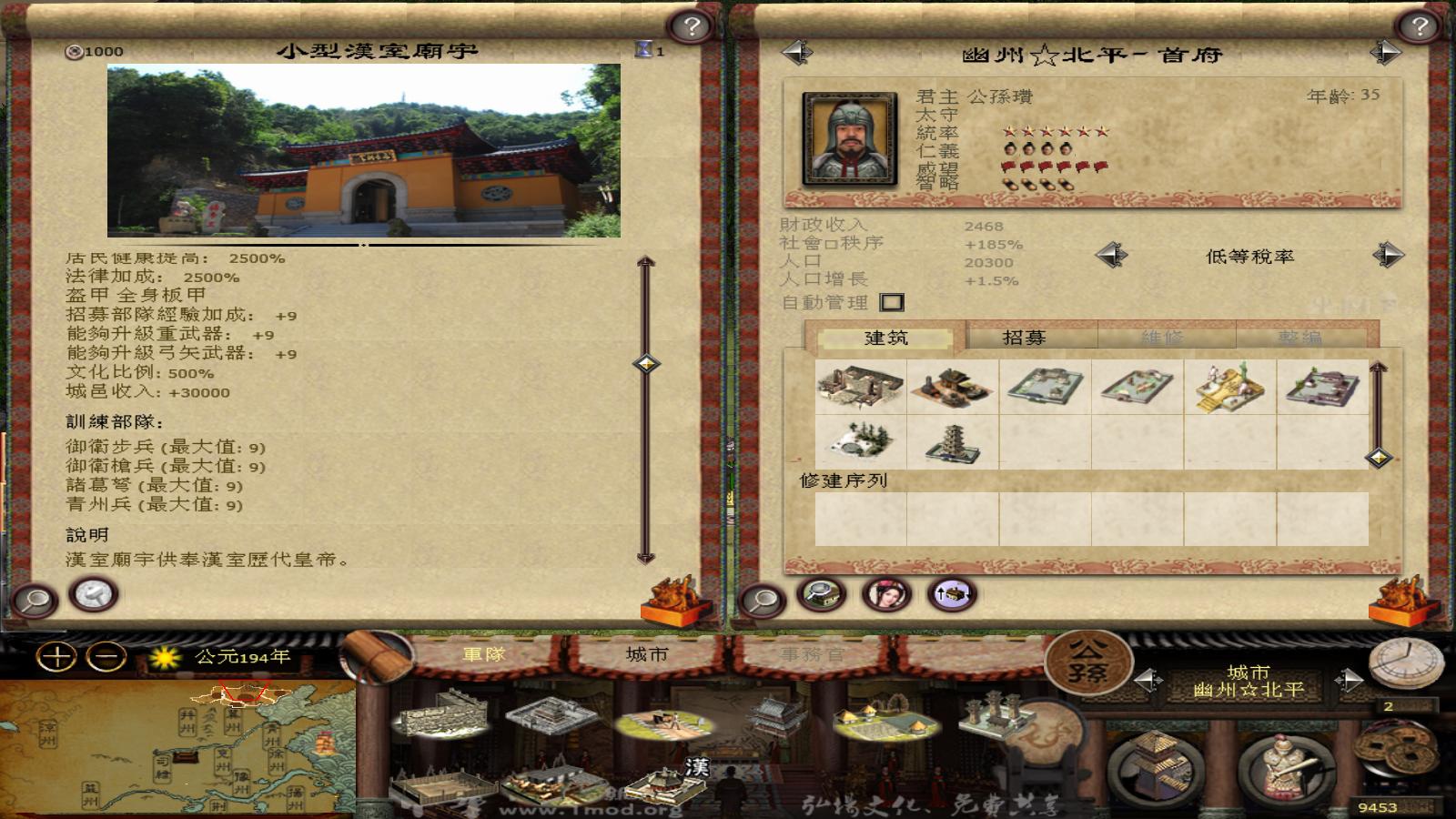This screenshot has height=819, width=1456.
Task: Click the right arrow beside 低等稅率 tax rate
Action: (1387, 256)
